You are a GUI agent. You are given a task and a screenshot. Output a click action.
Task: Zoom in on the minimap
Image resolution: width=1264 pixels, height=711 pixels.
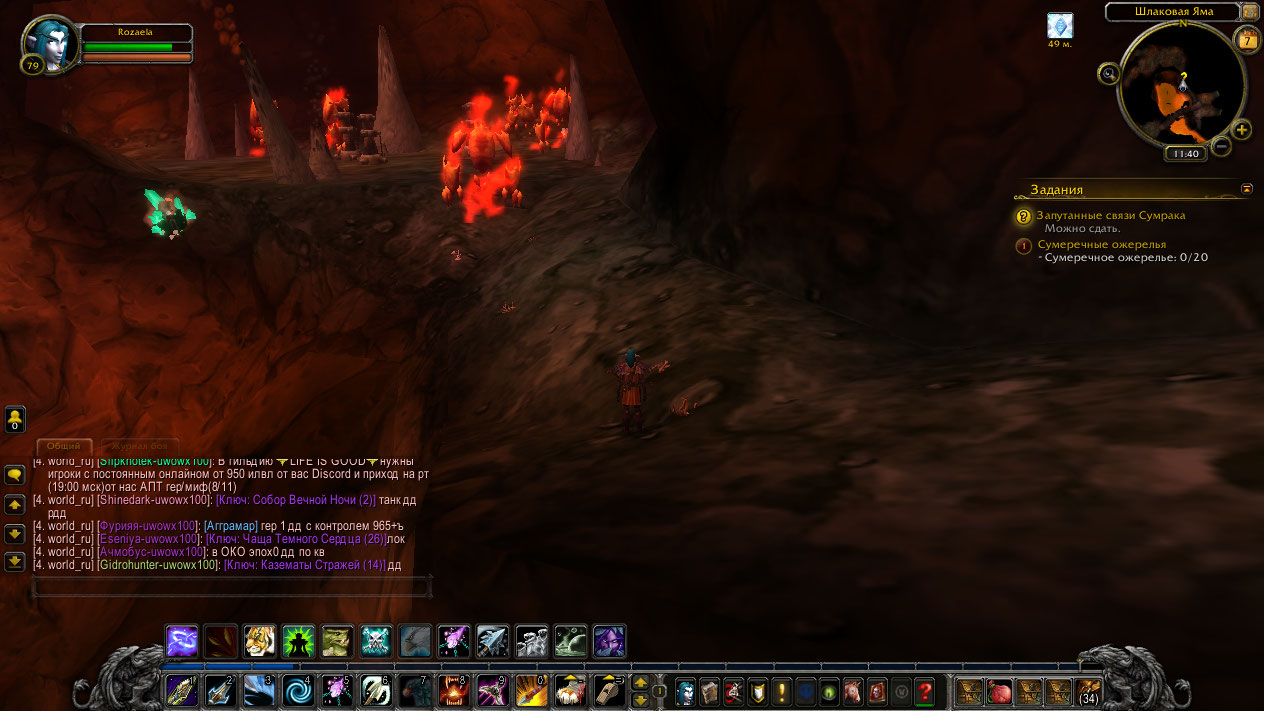pos(1241,130)
